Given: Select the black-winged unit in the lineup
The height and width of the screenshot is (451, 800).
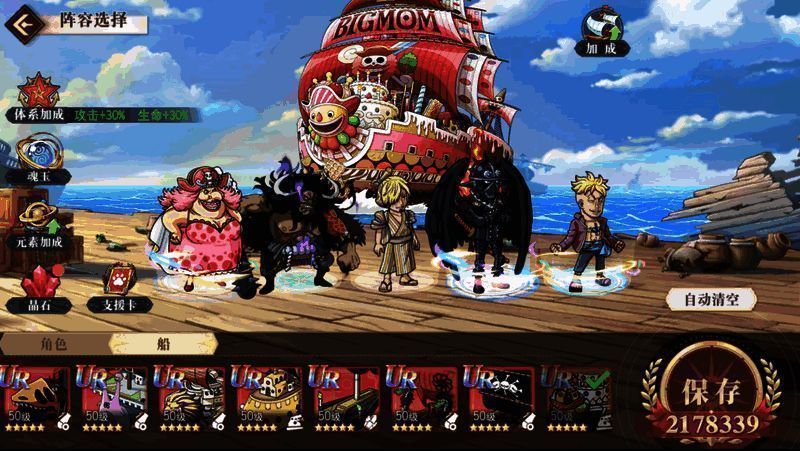Looking at the screenshot, I should tap(477, 222).
